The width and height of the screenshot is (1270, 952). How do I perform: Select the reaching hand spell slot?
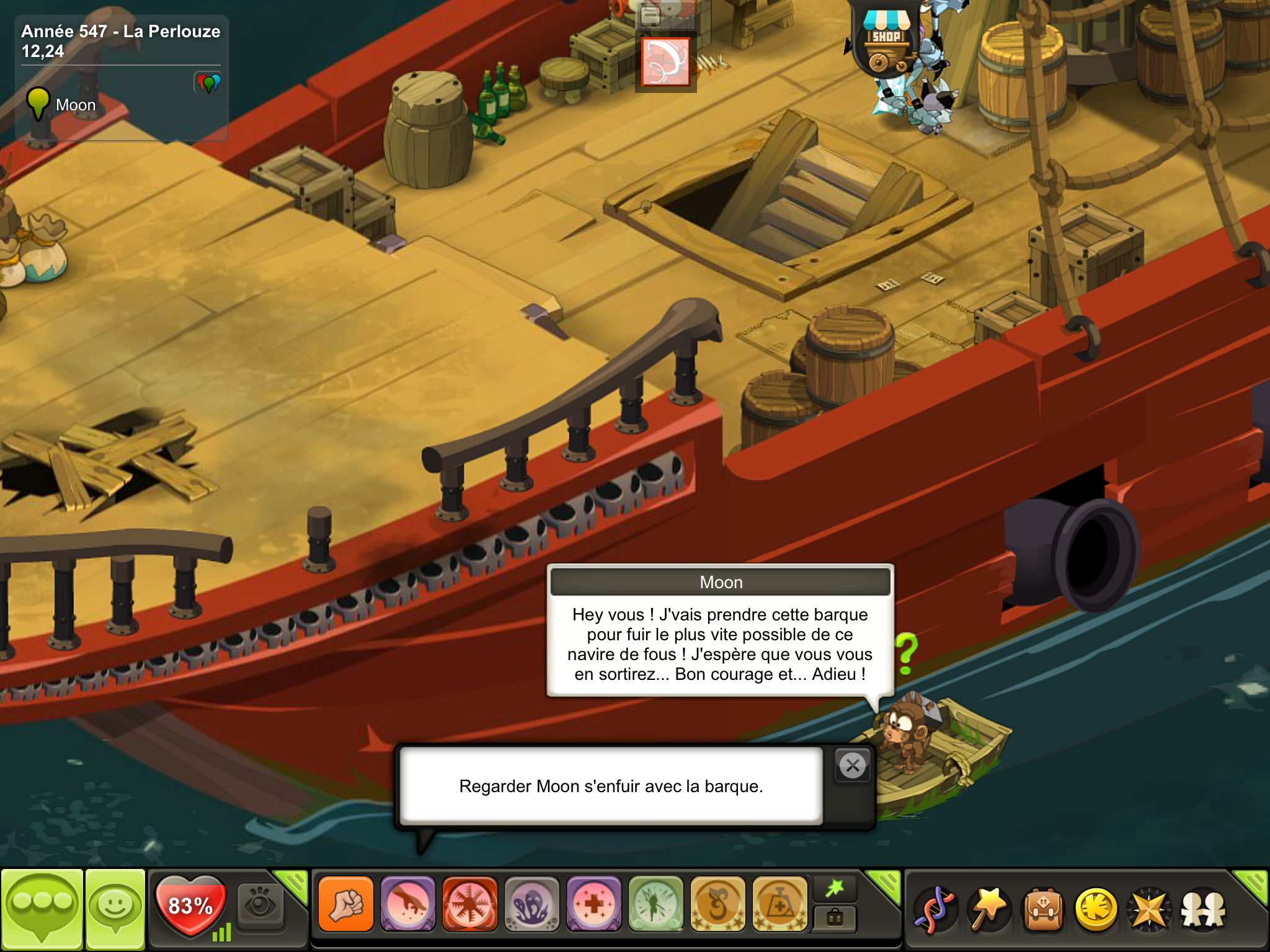click(408, 904)
